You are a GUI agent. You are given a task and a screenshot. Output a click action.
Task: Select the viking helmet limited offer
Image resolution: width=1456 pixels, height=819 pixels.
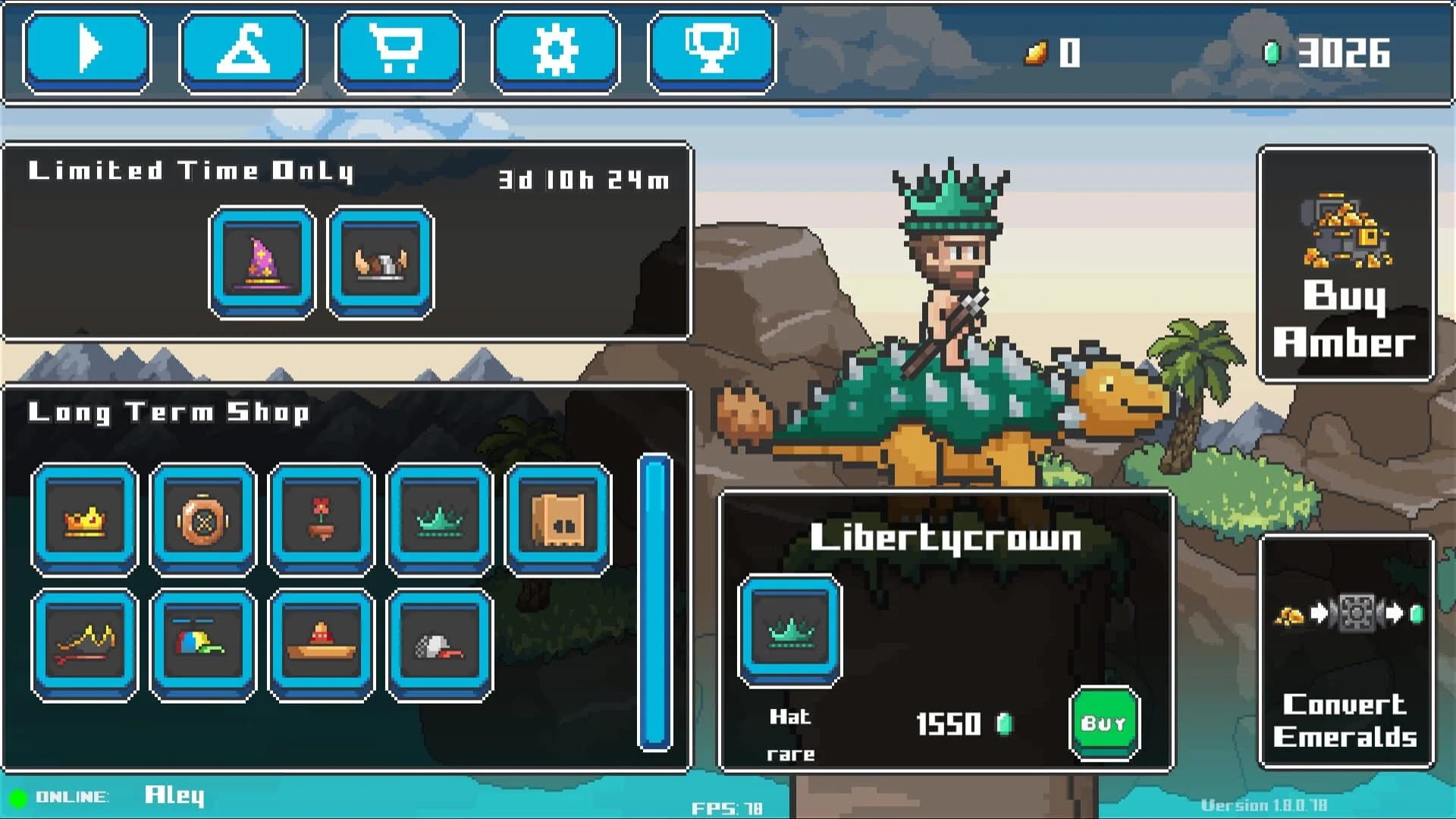[381, 262]
